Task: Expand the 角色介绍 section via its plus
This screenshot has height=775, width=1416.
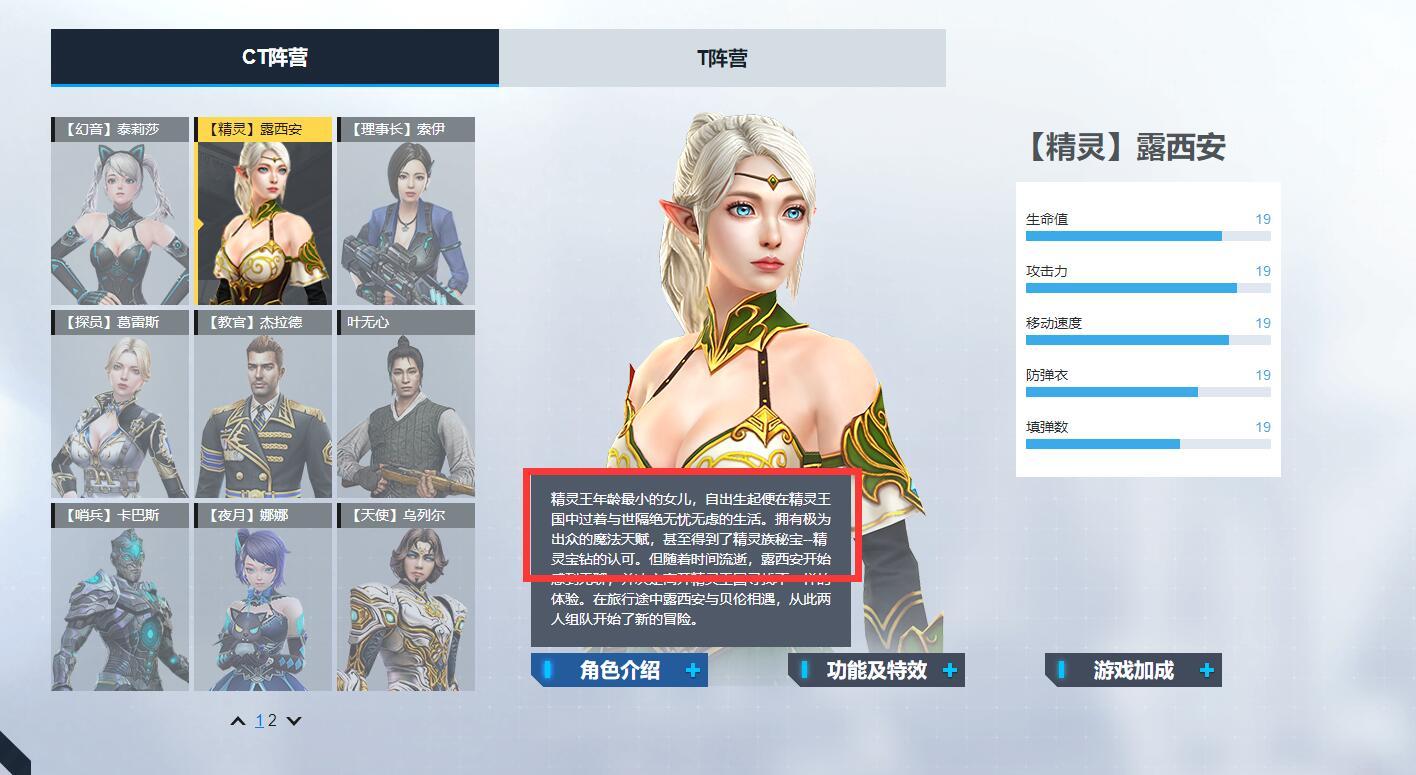Action: [692, 670]
